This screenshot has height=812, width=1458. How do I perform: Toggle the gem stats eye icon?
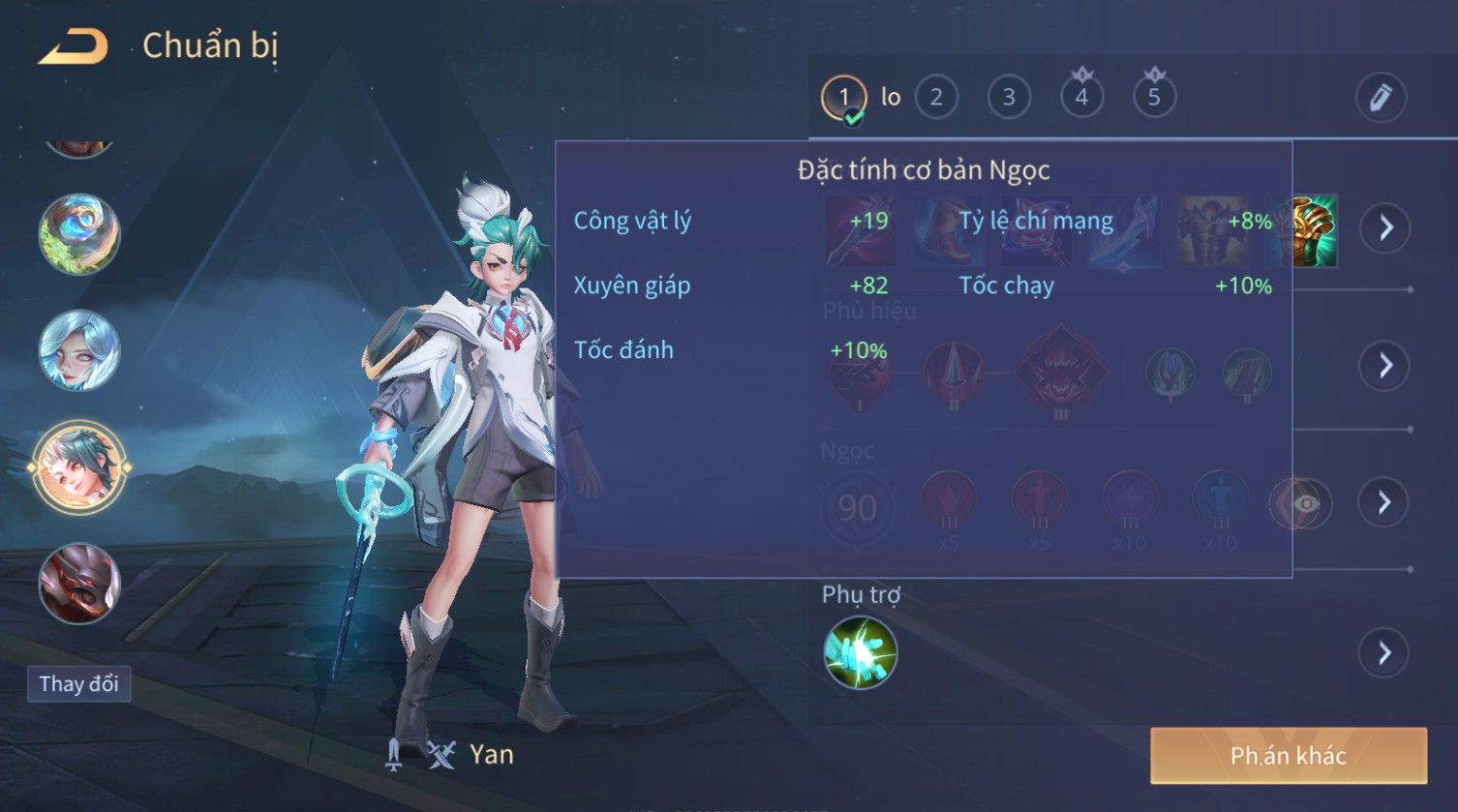1306,503
